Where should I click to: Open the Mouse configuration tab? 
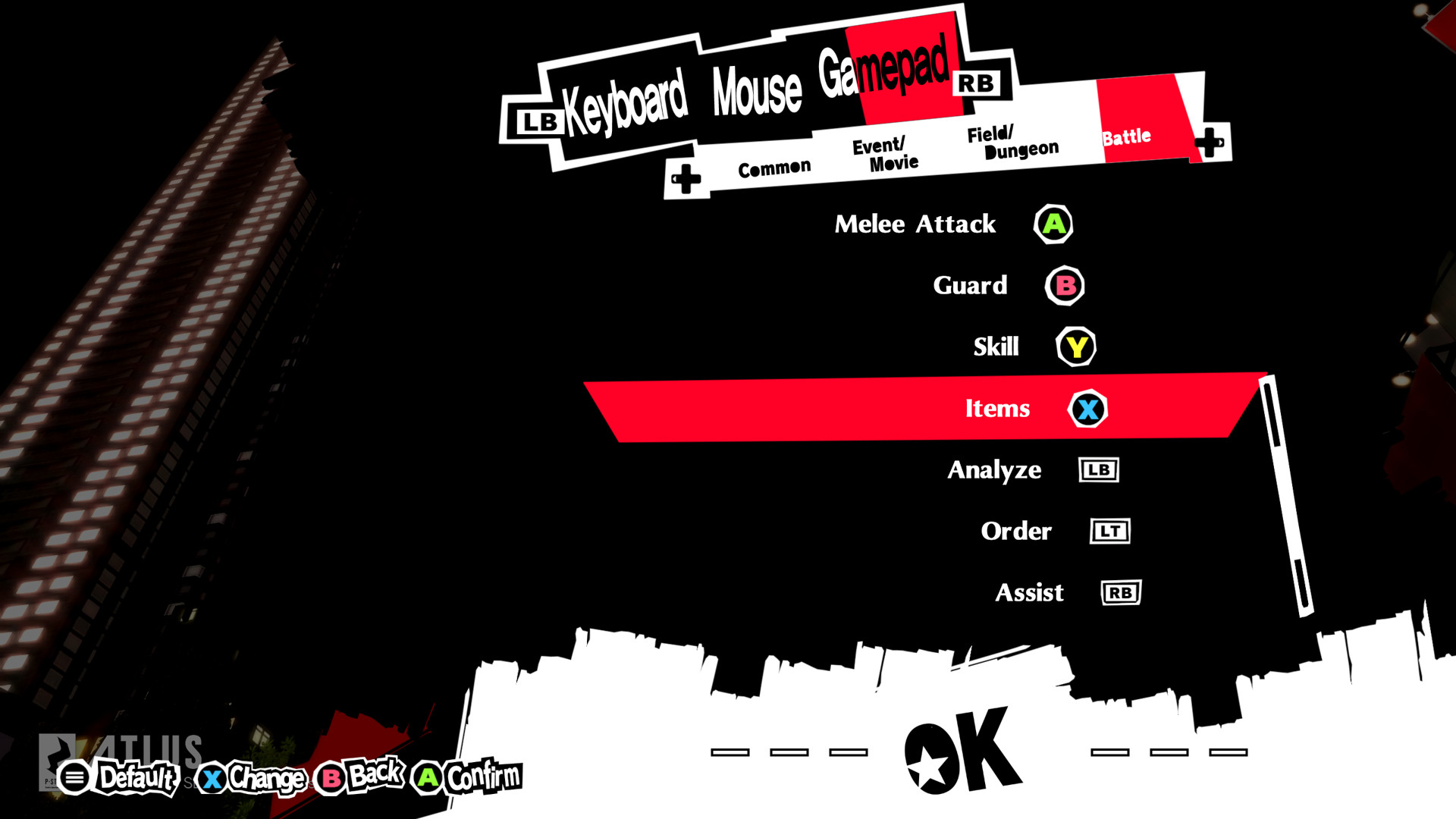[758, 89]
